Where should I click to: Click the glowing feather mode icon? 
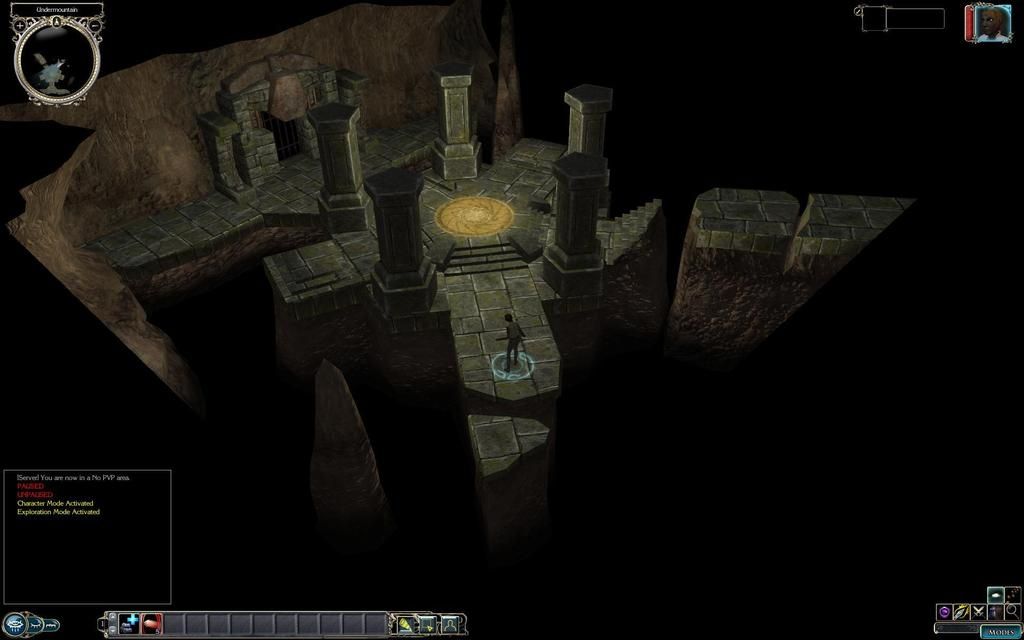coord(962,611)
